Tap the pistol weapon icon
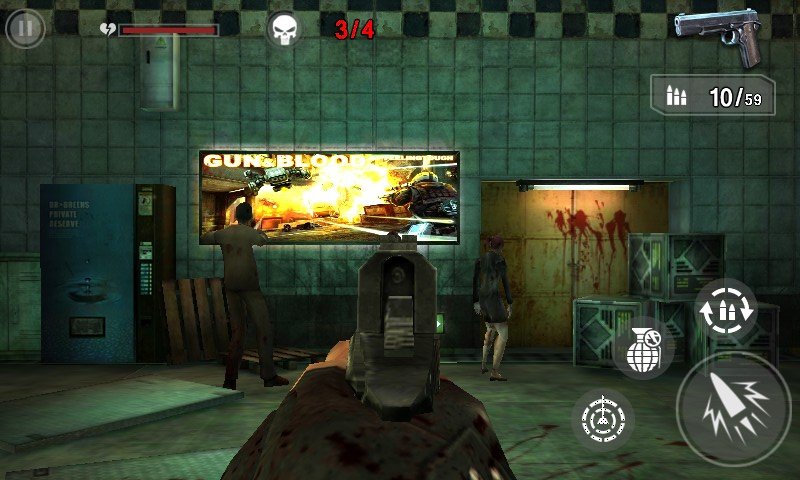This screenshot has height=480, width=800. (x=718, y=35)
